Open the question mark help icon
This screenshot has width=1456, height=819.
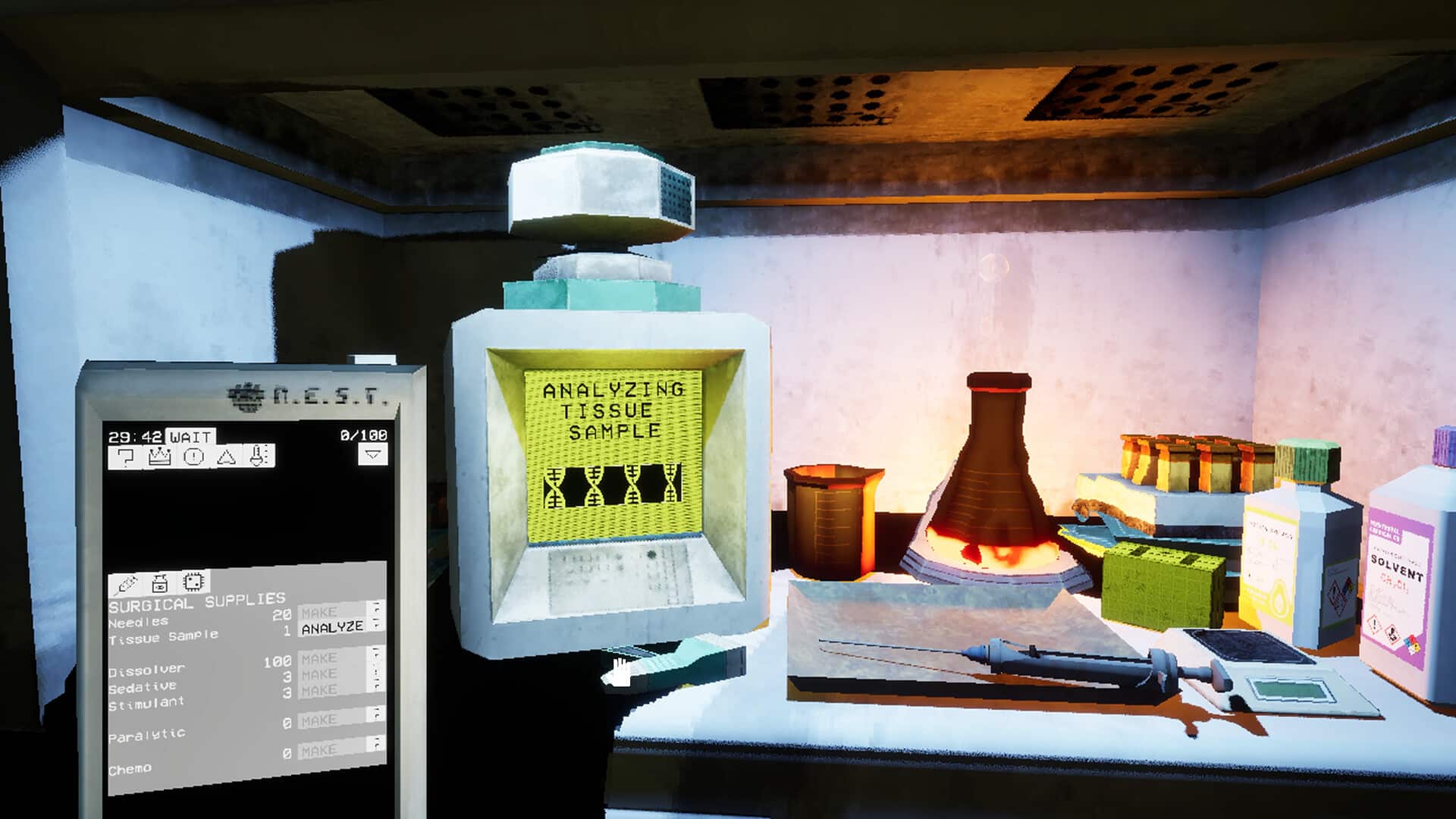(x=127, y=457)
